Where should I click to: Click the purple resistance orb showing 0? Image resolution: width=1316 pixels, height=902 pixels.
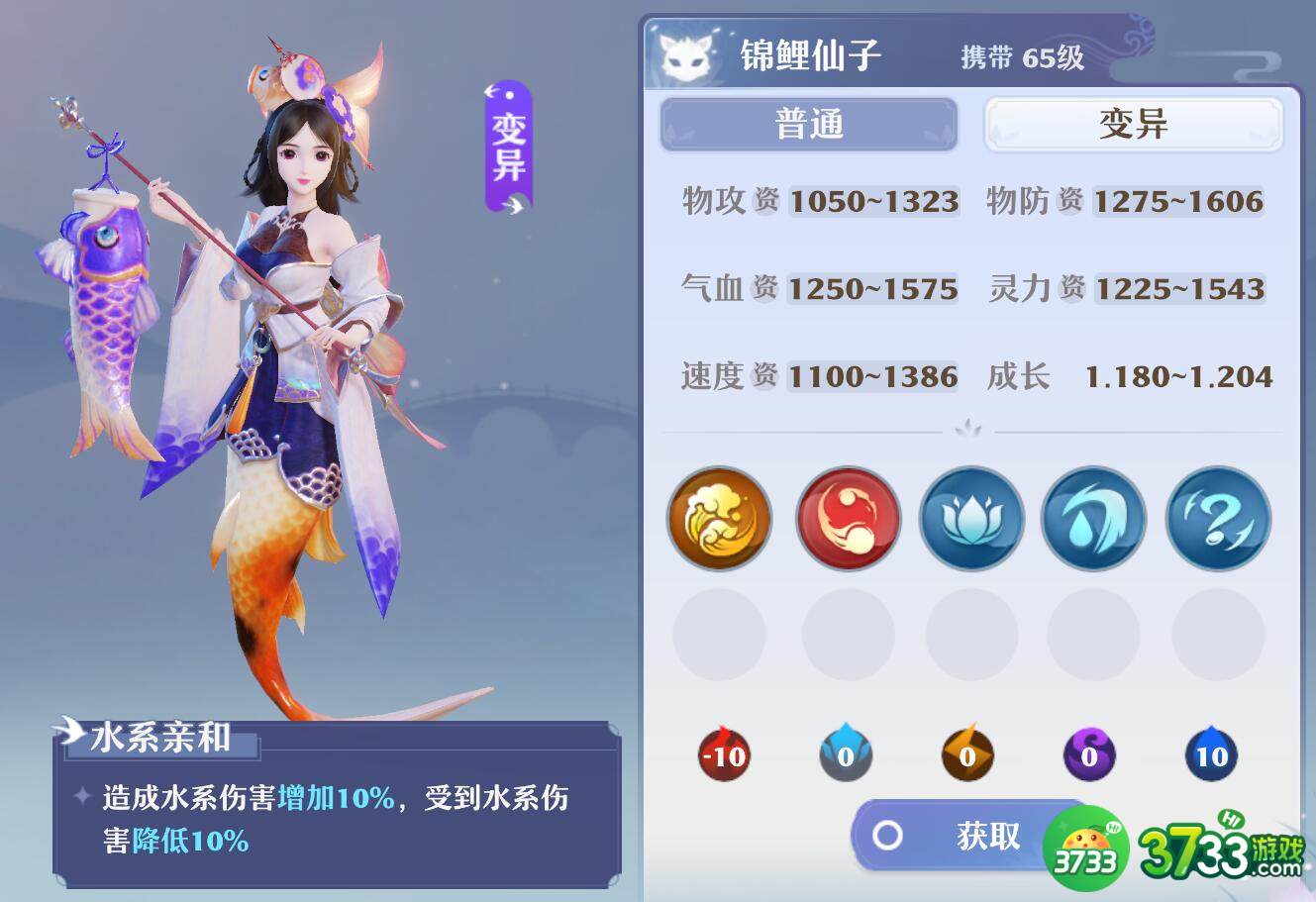pyautogui.click(x=1090, y=755)
